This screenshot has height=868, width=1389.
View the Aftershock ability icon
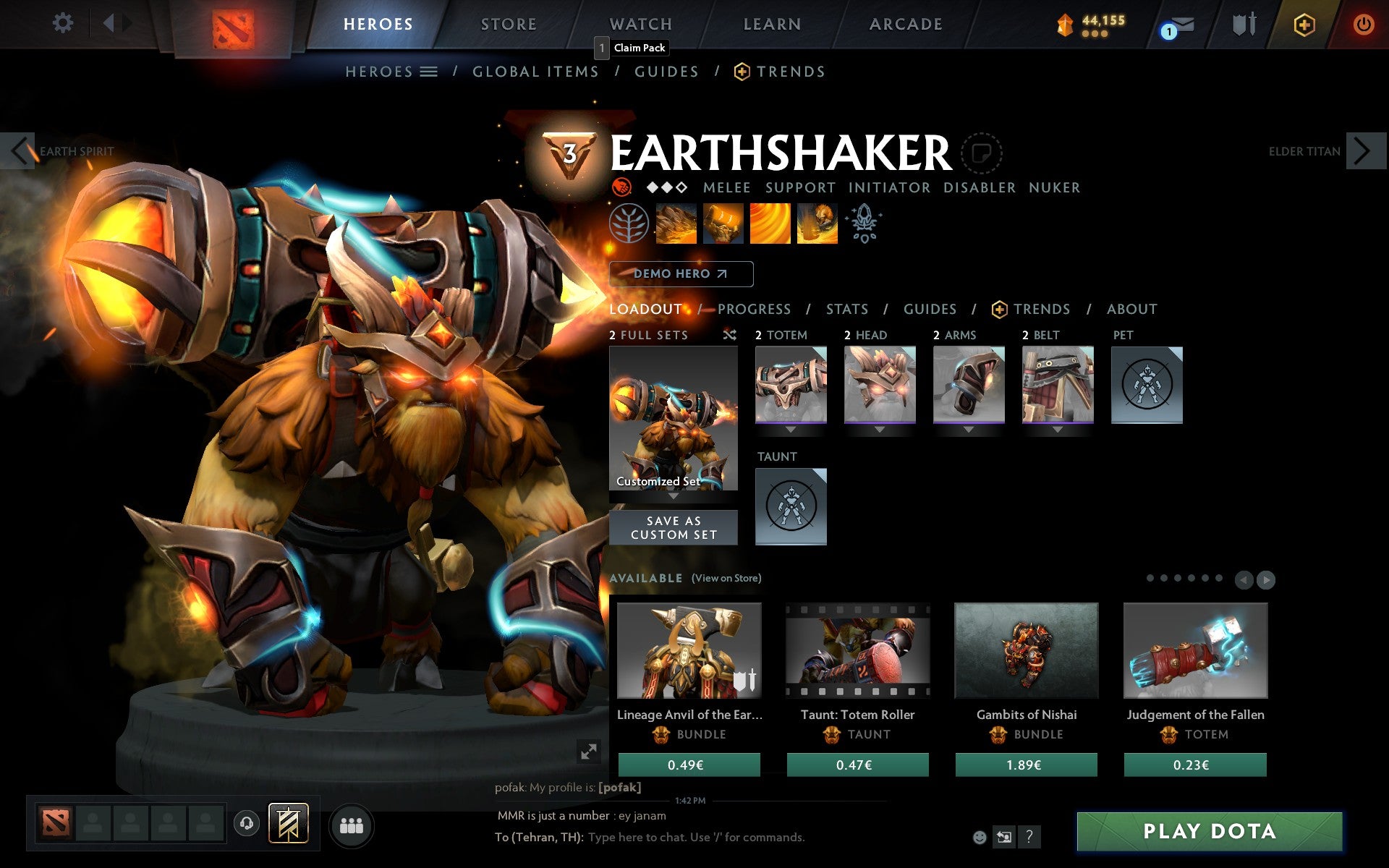(769, 224)
